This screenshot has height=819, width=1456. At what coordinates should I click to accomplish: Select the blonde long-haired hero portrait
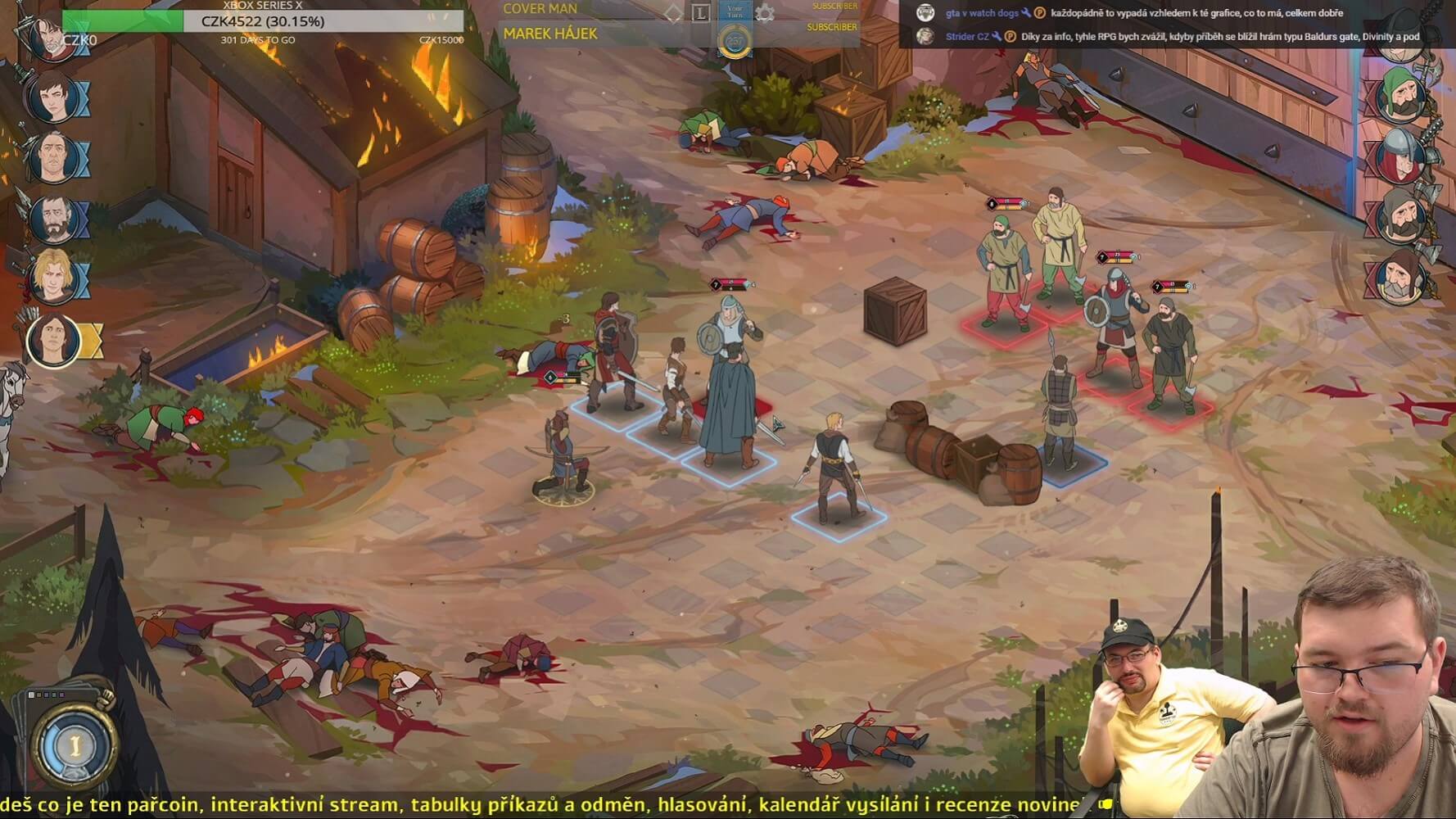coord(54,275)
